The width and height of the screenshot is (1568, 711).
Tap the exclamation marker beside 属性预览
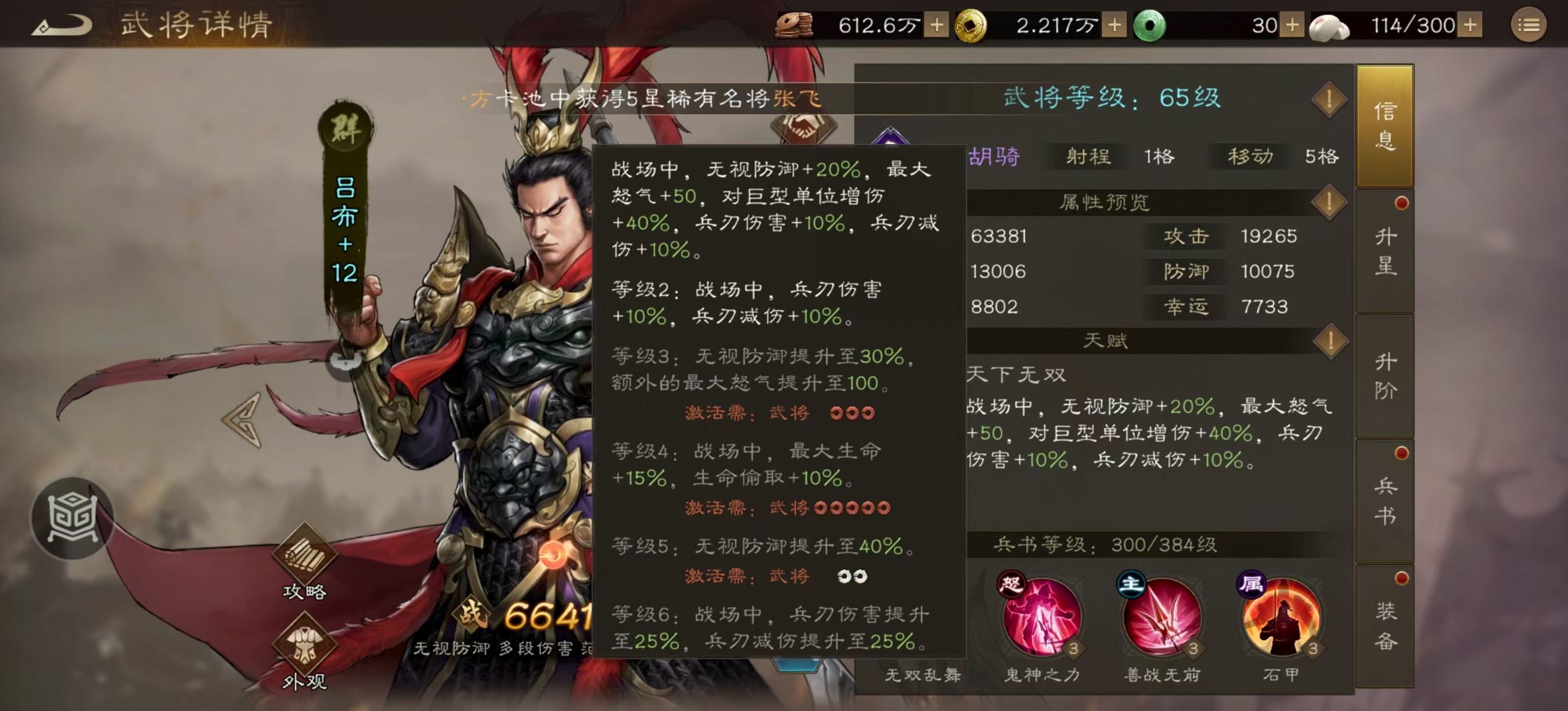(1329, 201)
